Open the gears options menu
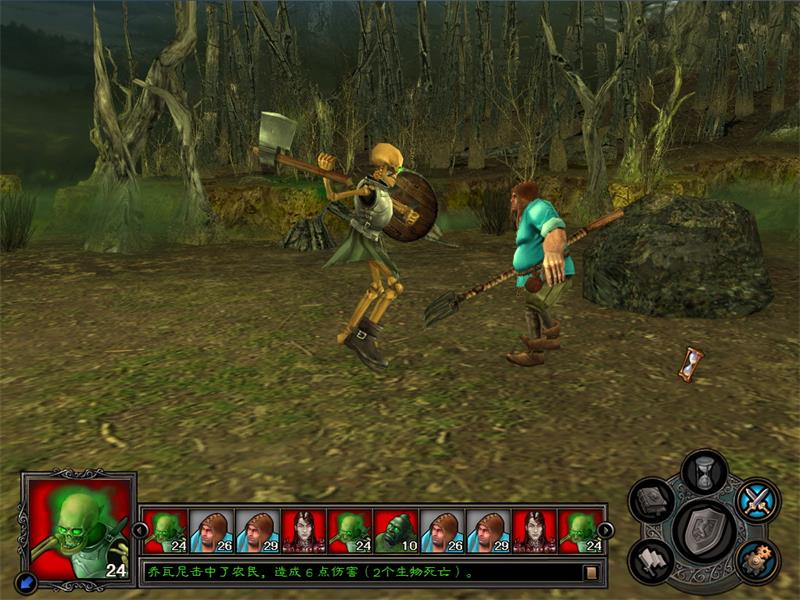 pyautogui.click(x=757, y=560)
